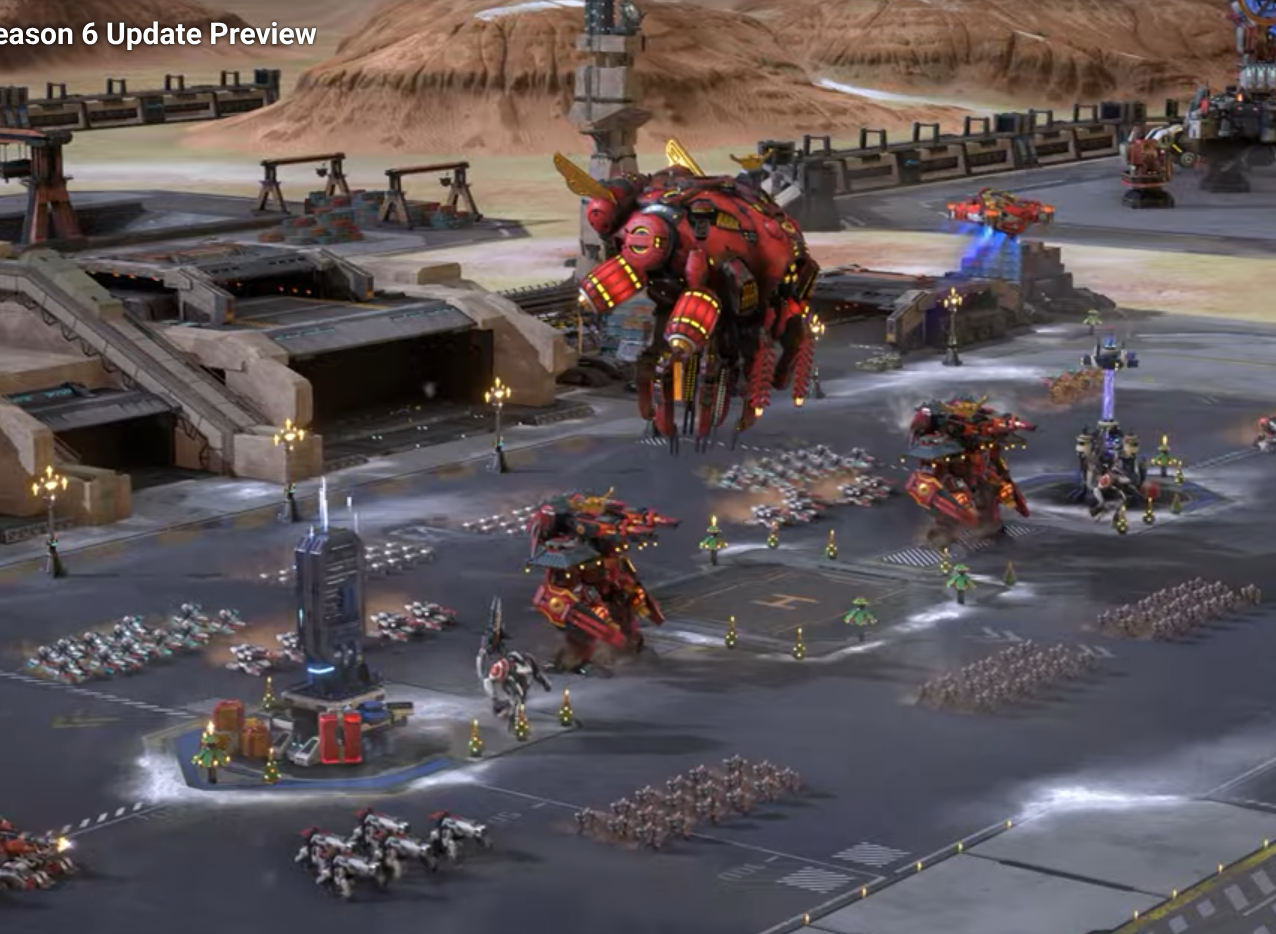Open the Season 6 Update Preview video title
Viewport: 1276px width, 934px height.
click(x=157, y=34)
